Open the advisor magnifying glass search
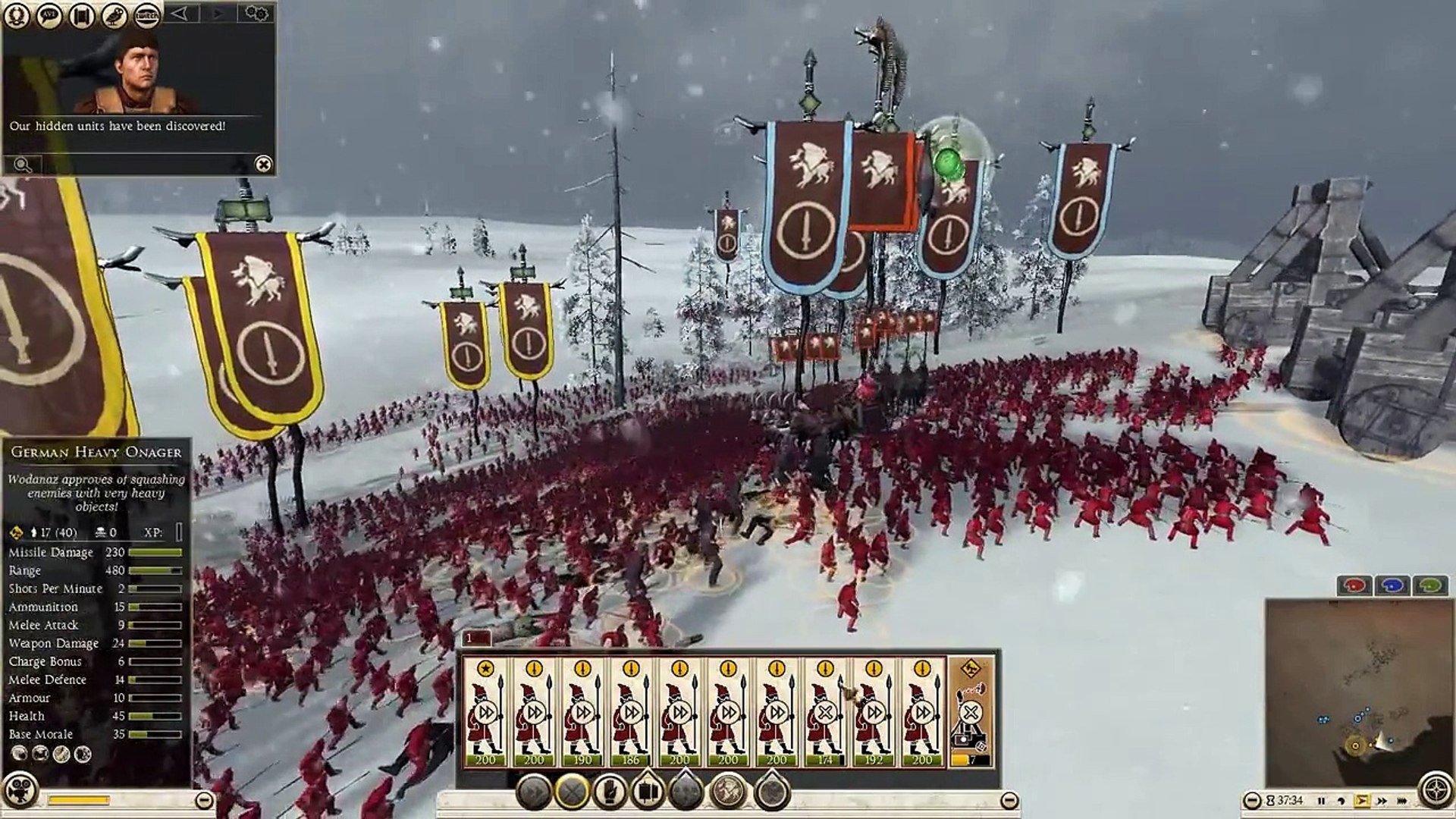 click(22, 165)
